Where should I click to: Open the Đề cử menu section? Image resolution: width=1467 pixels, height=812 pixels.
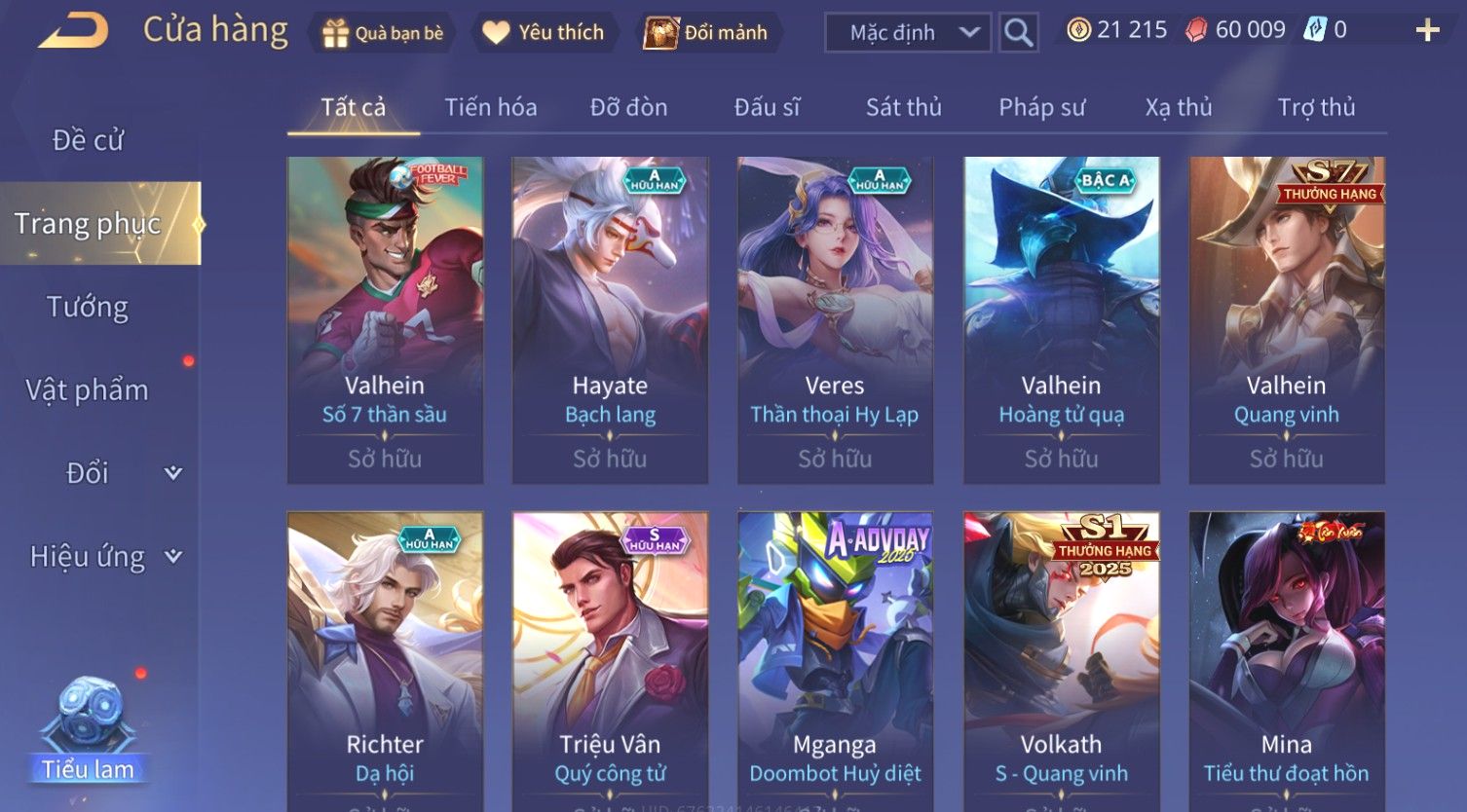pyautogui.click(x=88, y=140)
